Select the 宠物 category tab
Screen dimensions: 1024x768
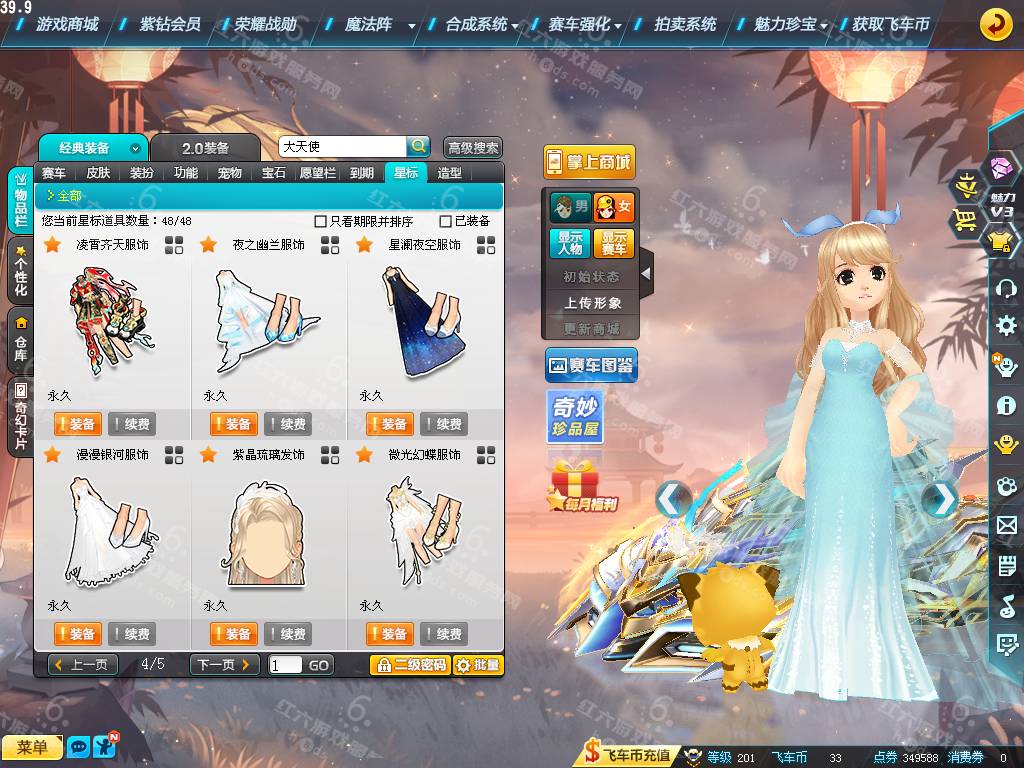pyautogui.click(x=230, y=173)
